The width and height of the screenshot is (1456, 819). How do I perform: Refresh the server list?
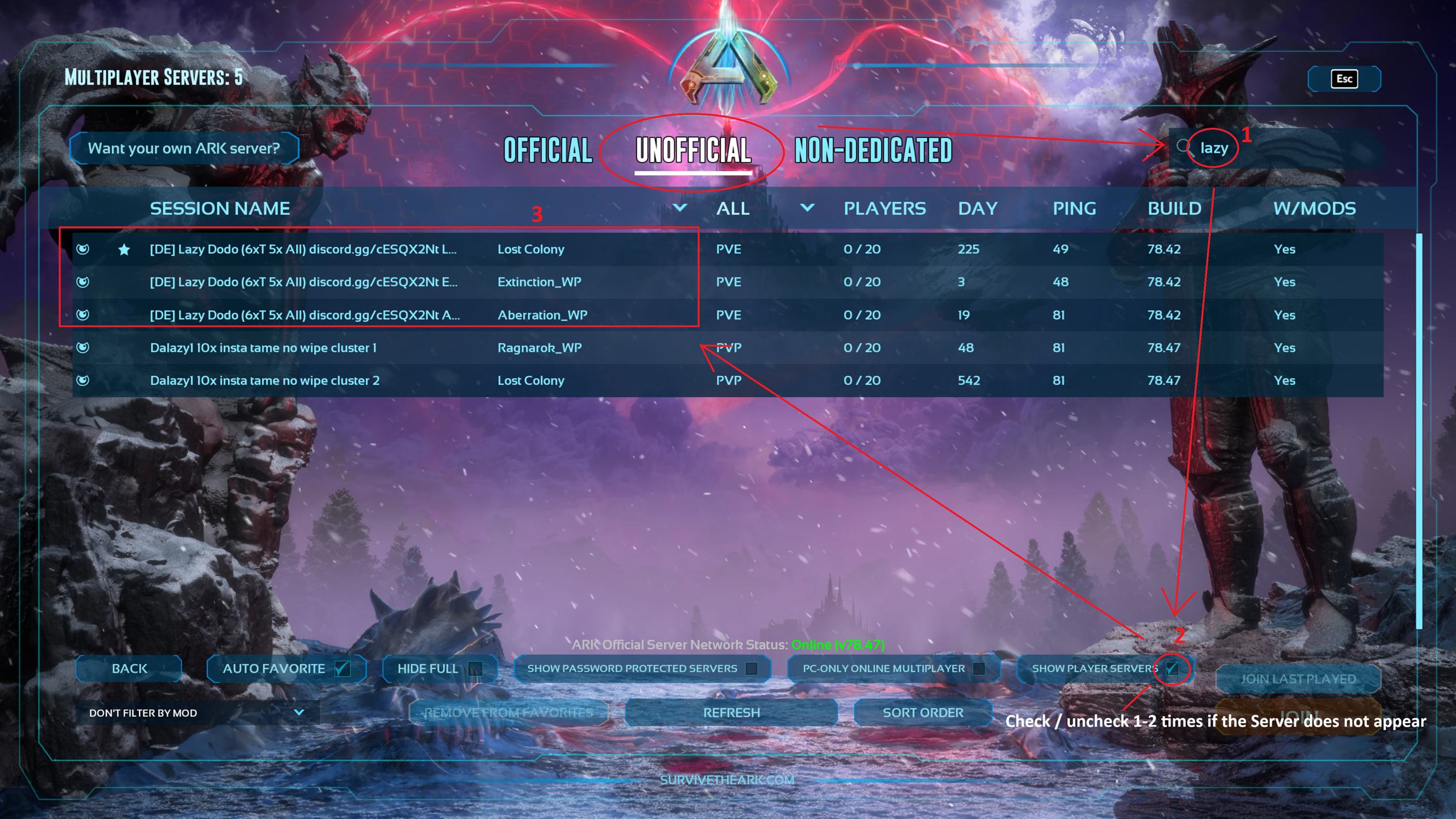click(731, 713)
